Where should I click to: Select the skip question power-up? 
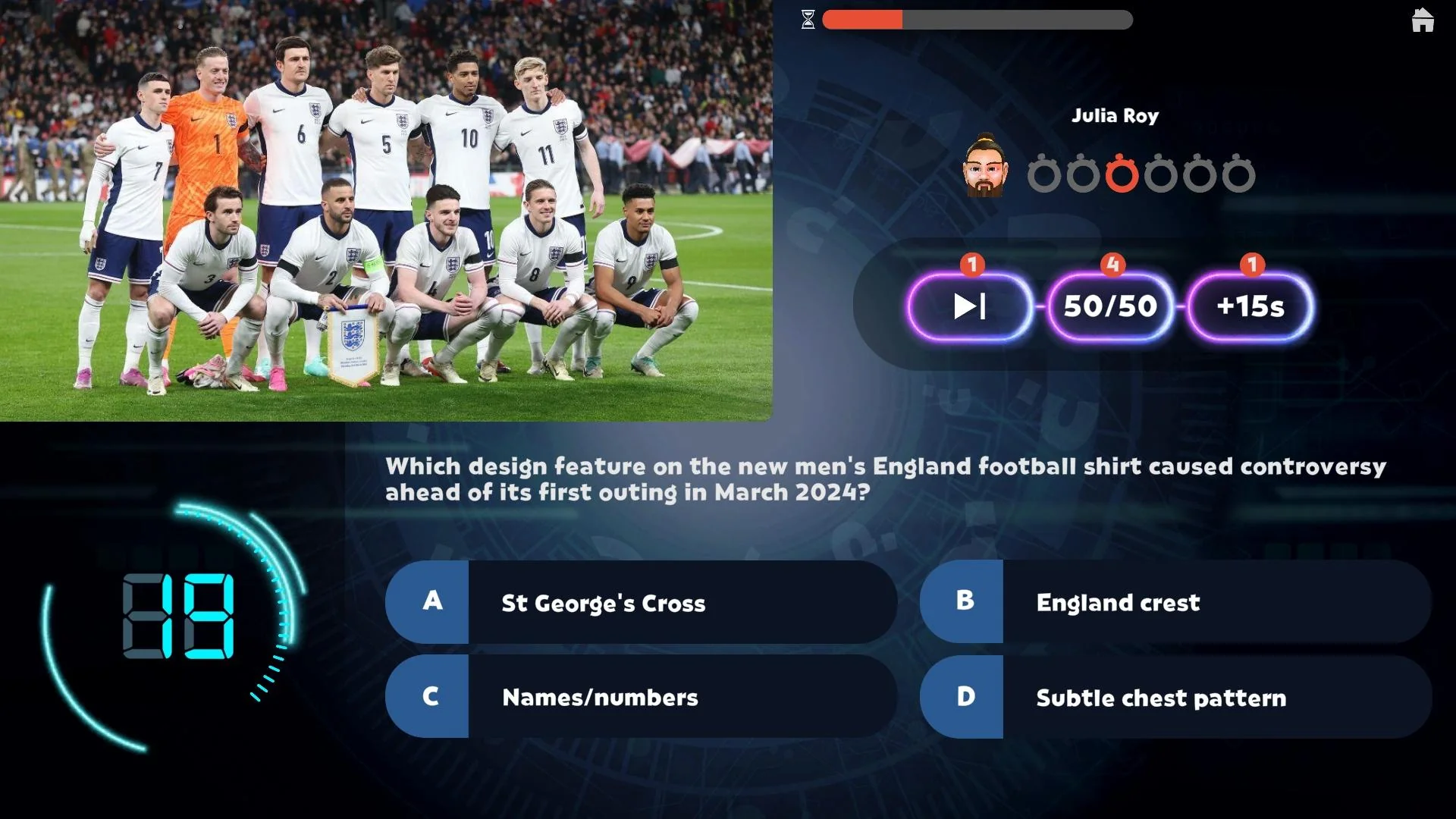pyautogui.click(x=969, y=307)
